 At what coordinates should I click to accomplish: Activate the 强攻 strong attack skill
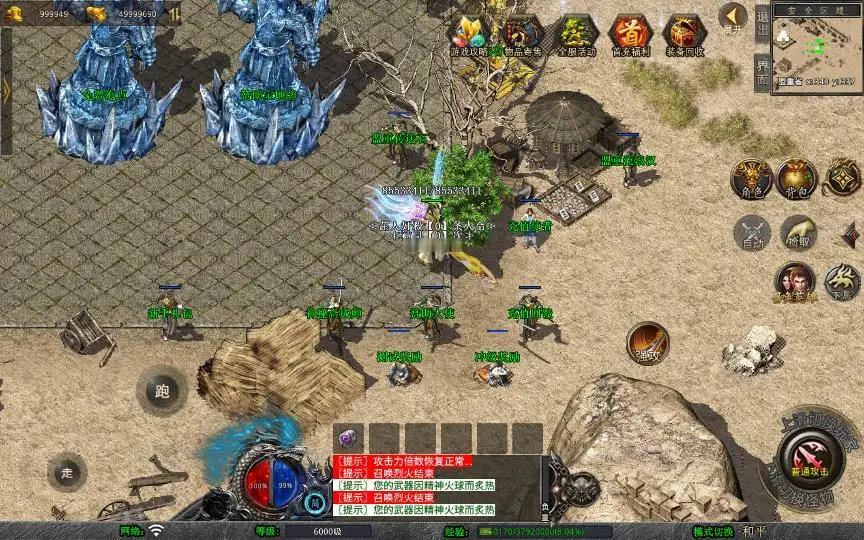point(648,343)
